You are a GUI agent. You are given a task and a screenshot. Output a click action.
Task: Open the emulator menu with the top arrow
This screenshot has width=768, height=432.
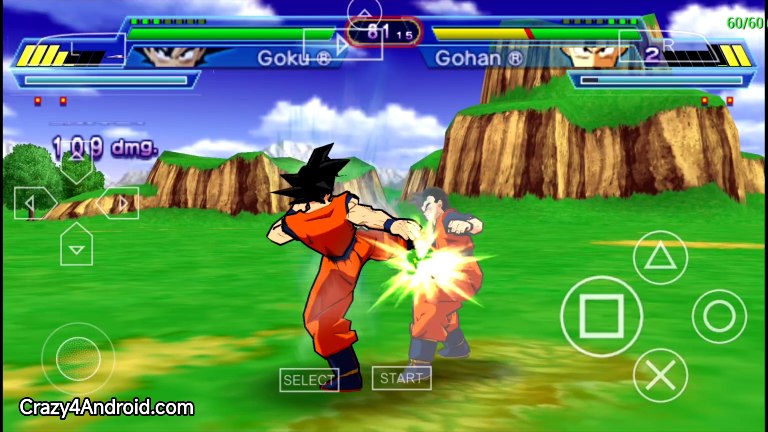[x=364, y=14]
